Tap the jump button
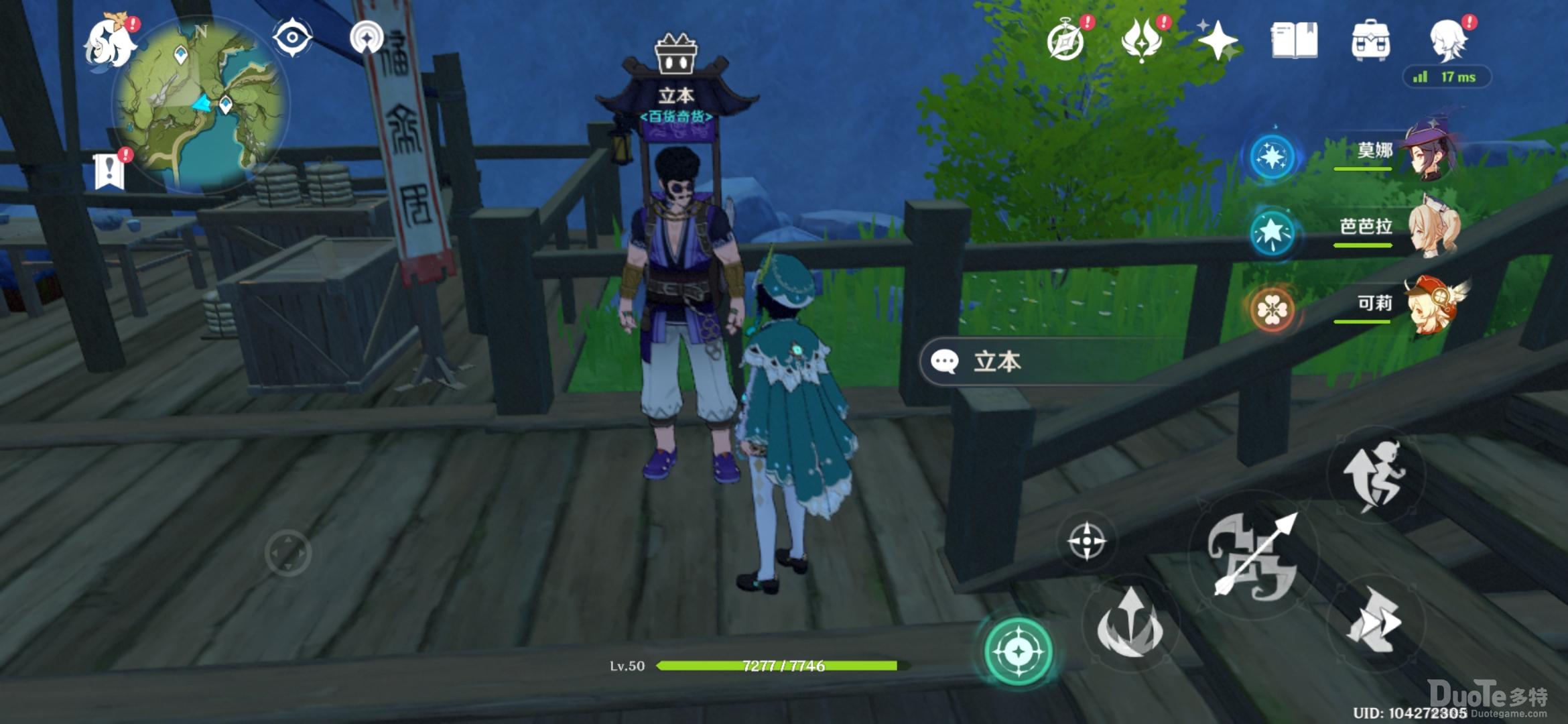 1374,476
